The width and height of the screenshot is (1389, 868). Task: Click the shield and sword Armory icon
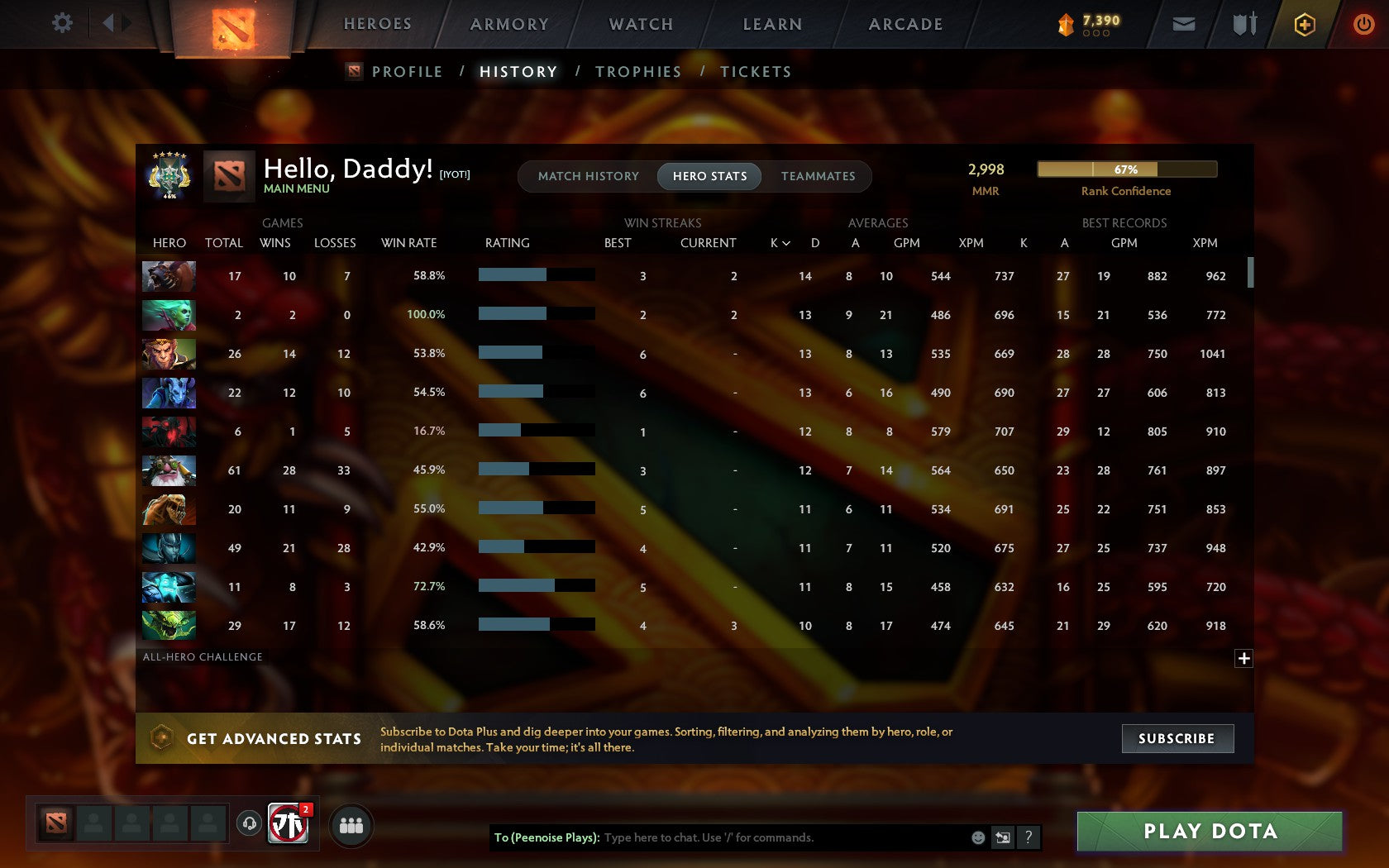pos(1243,24)
